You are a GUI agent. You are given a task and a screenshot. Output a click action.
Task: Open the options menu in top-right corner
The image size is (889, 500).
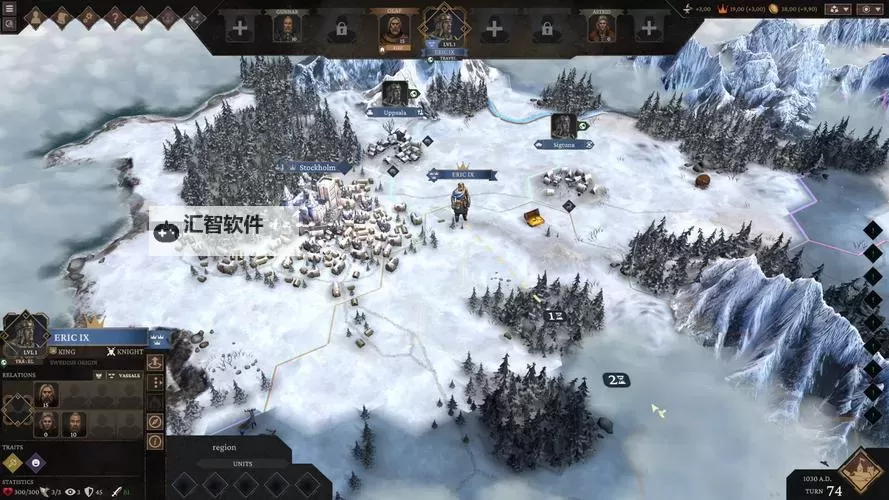(x=870, y=9)
